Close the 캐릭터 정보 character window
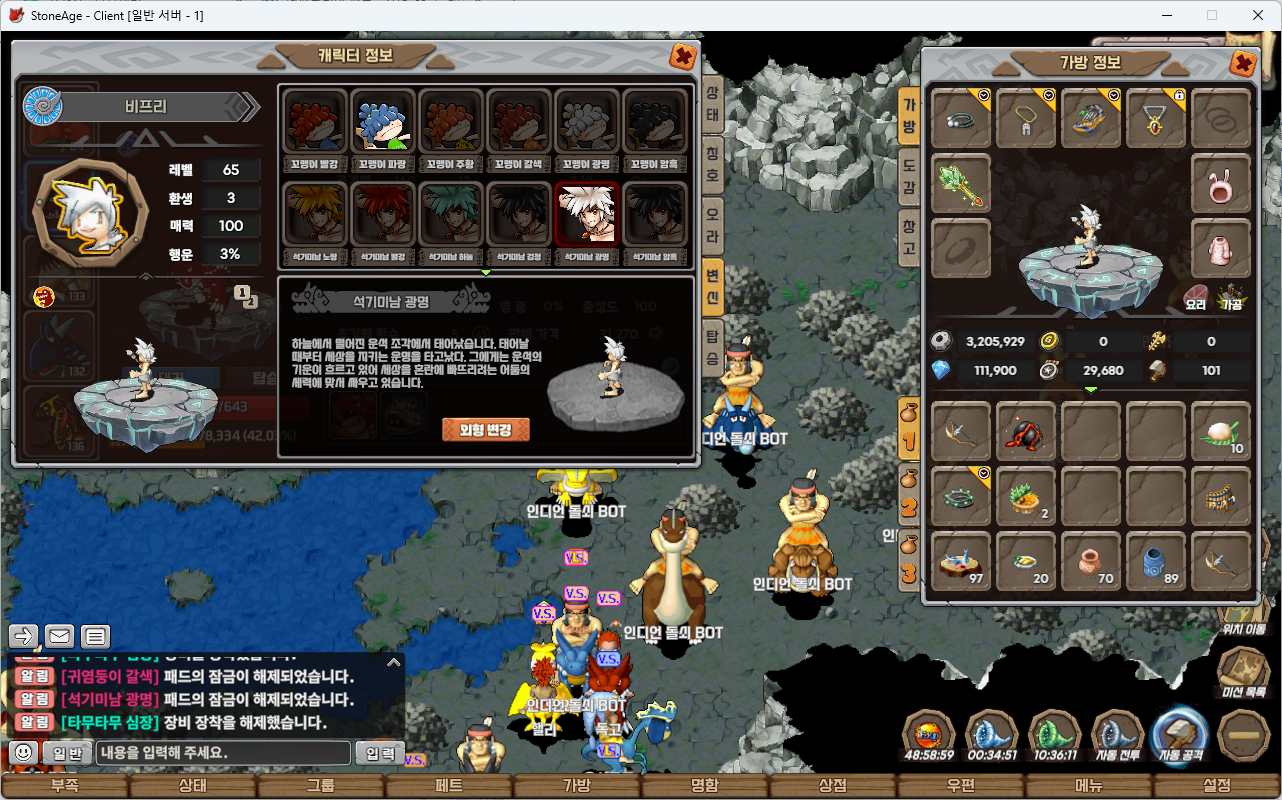The image size is (1282, 800). pyautogui.click(x=683, y=56)
